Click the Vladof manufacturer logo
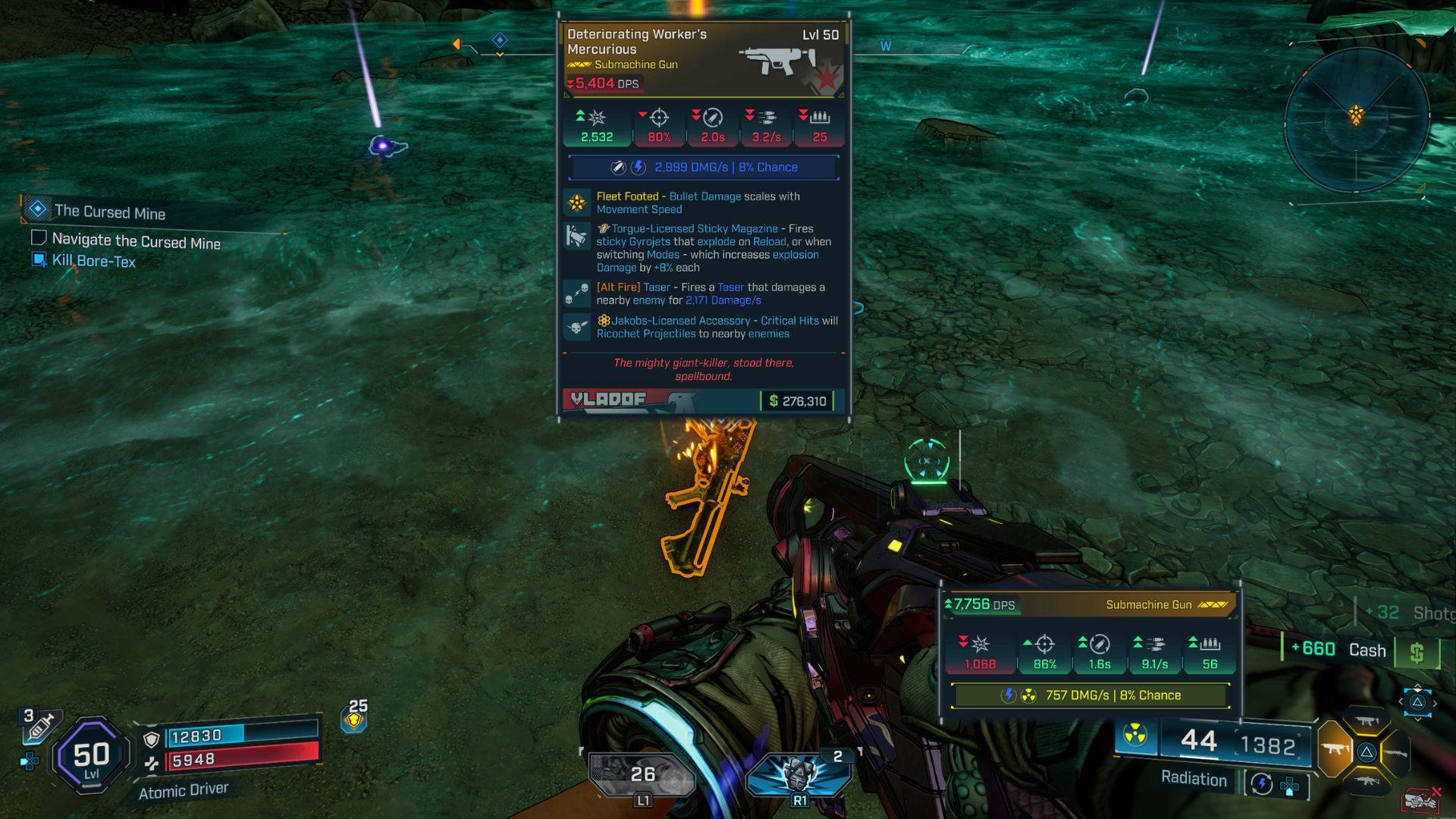Image resolution: width=1456 pixels, height=819 pixels. click(x=608, y=400)
